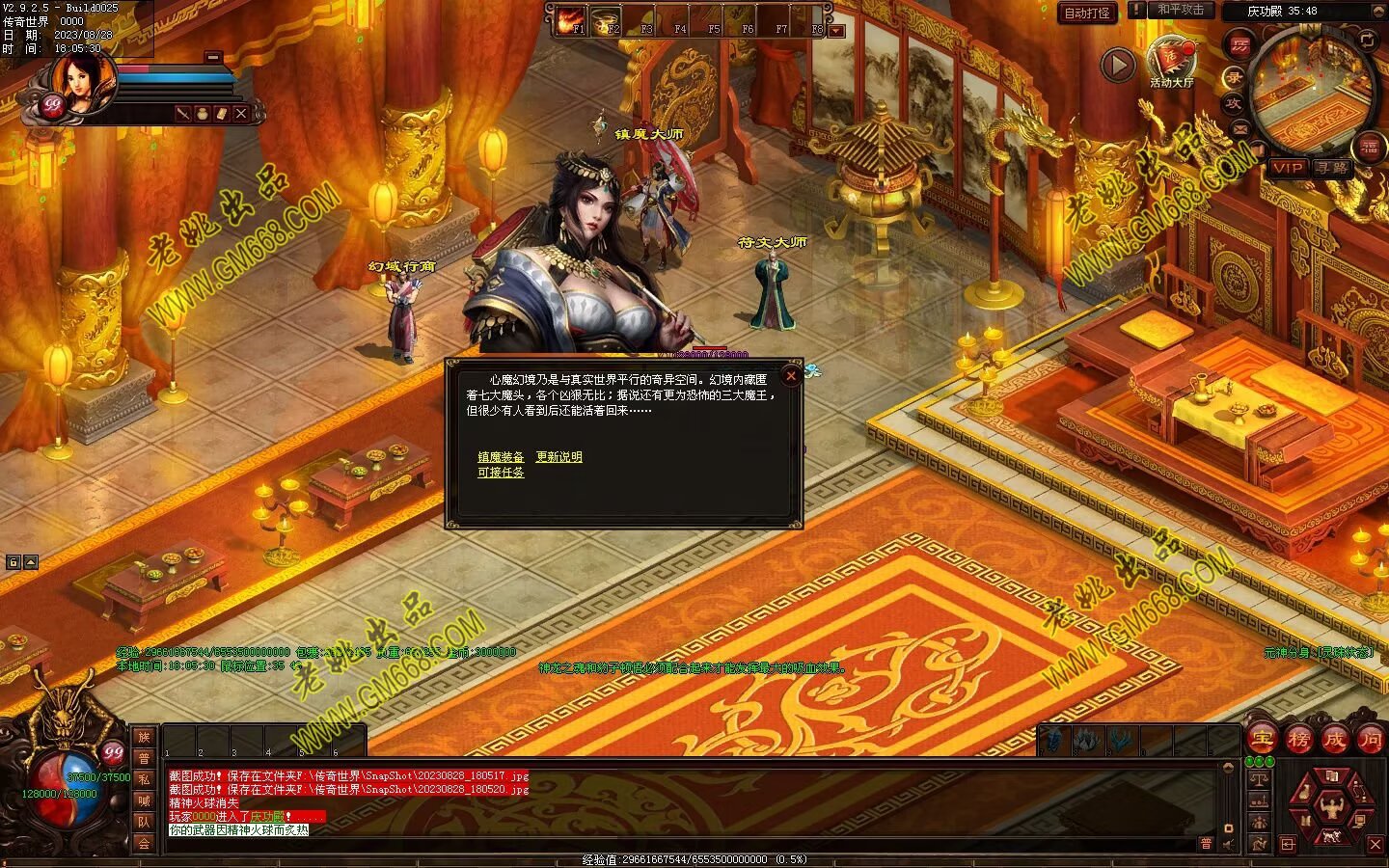Activate the 寻路 pathfinding button

pos(1332,168)
